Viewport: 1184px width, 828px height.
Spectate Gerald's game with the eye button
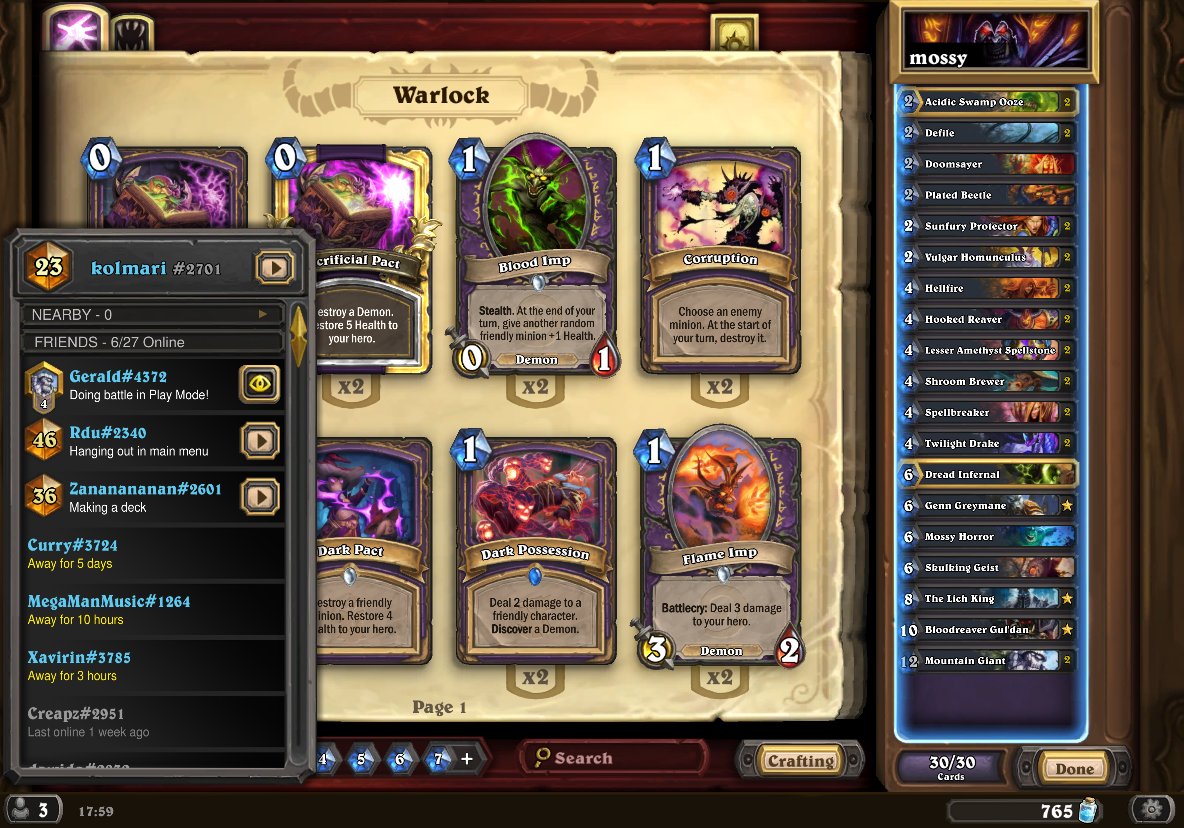coord(260,383)
